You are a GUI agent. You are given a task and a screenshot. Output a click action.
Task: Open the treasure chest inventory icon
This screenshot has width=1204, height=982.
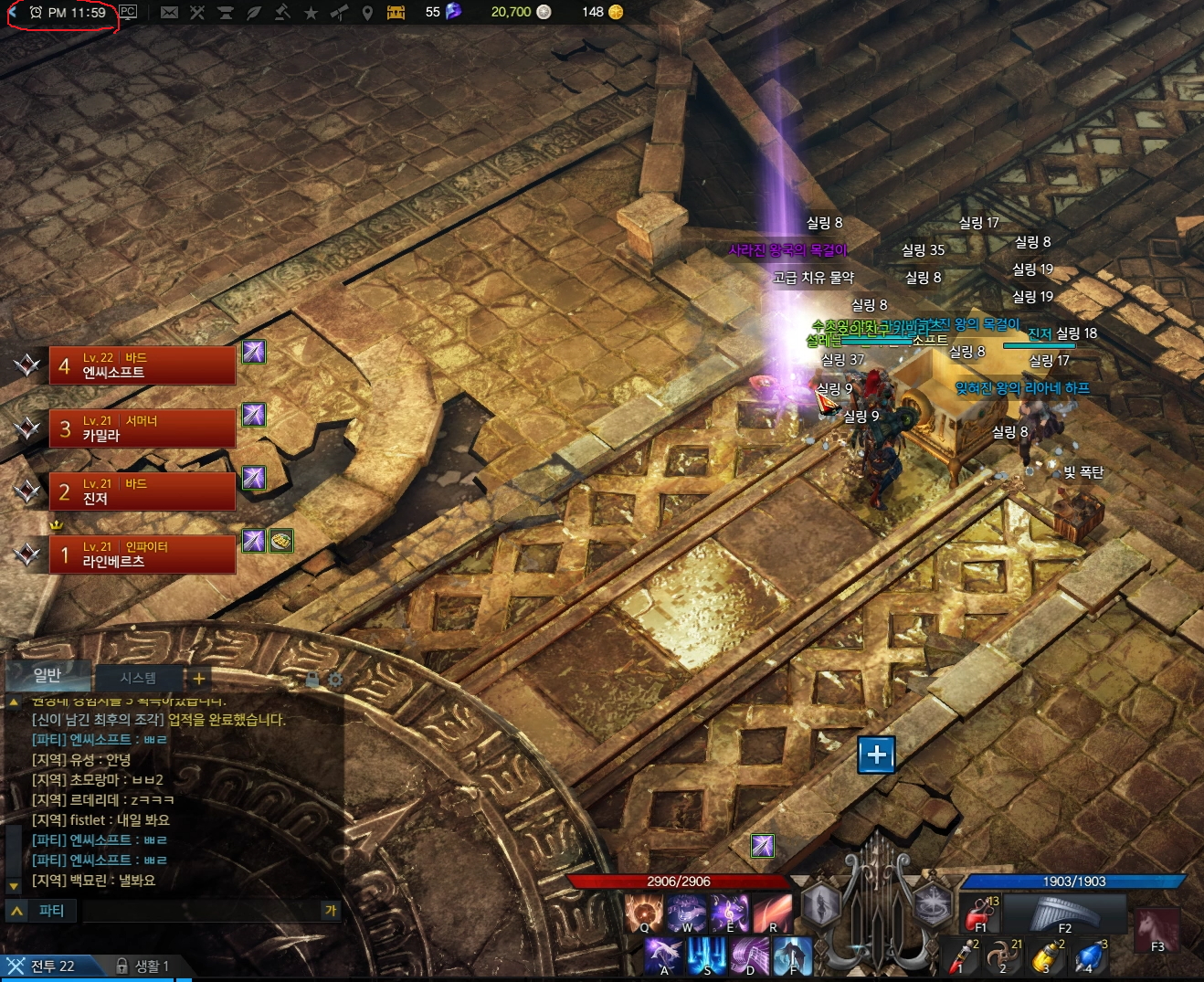(x=396, y=12)
